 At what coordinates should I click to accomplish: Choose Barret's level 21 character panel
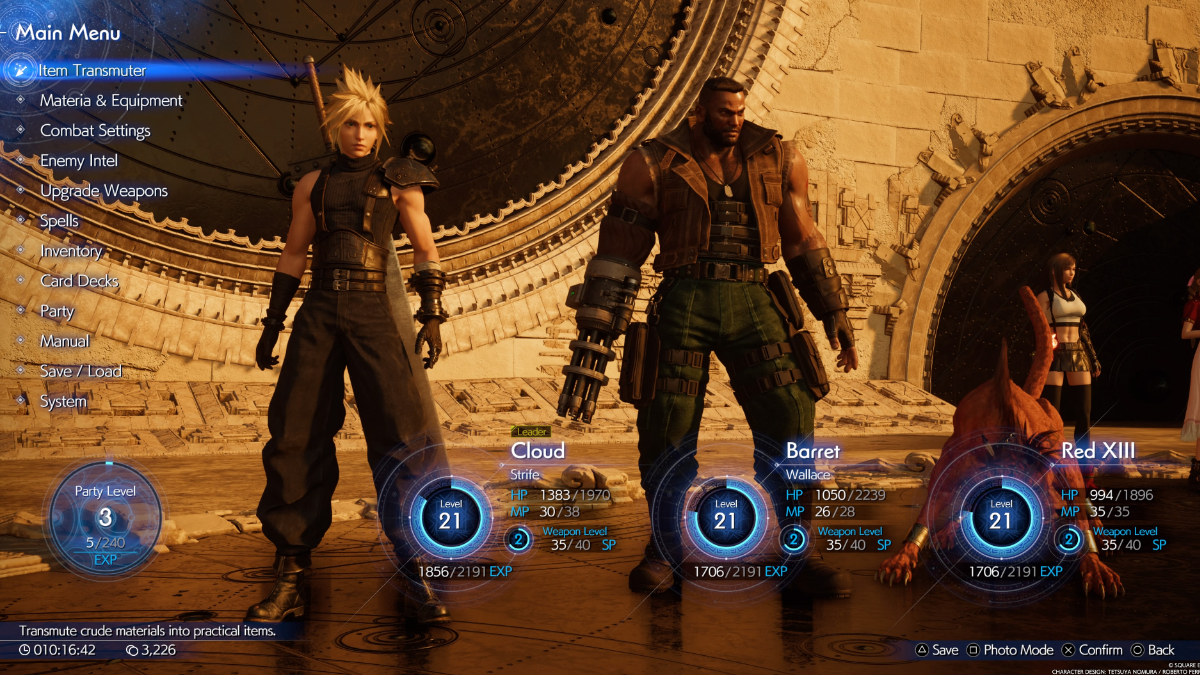point(725,520)
